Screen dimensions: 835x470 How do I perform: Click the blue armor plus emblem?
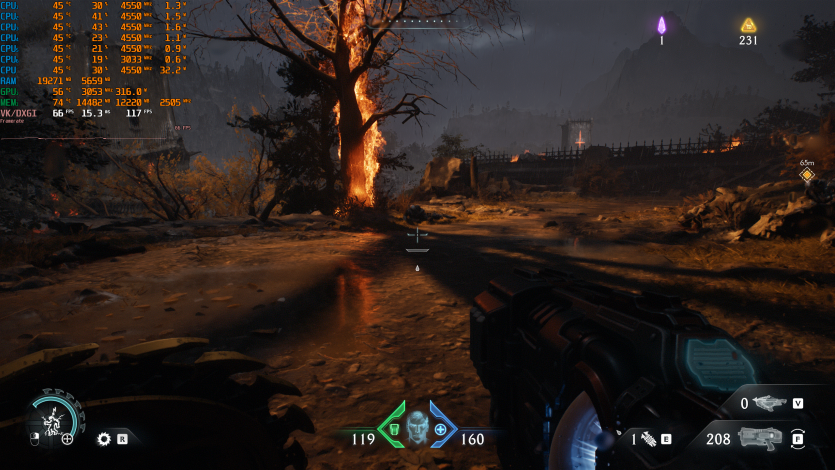pos(441,427)
